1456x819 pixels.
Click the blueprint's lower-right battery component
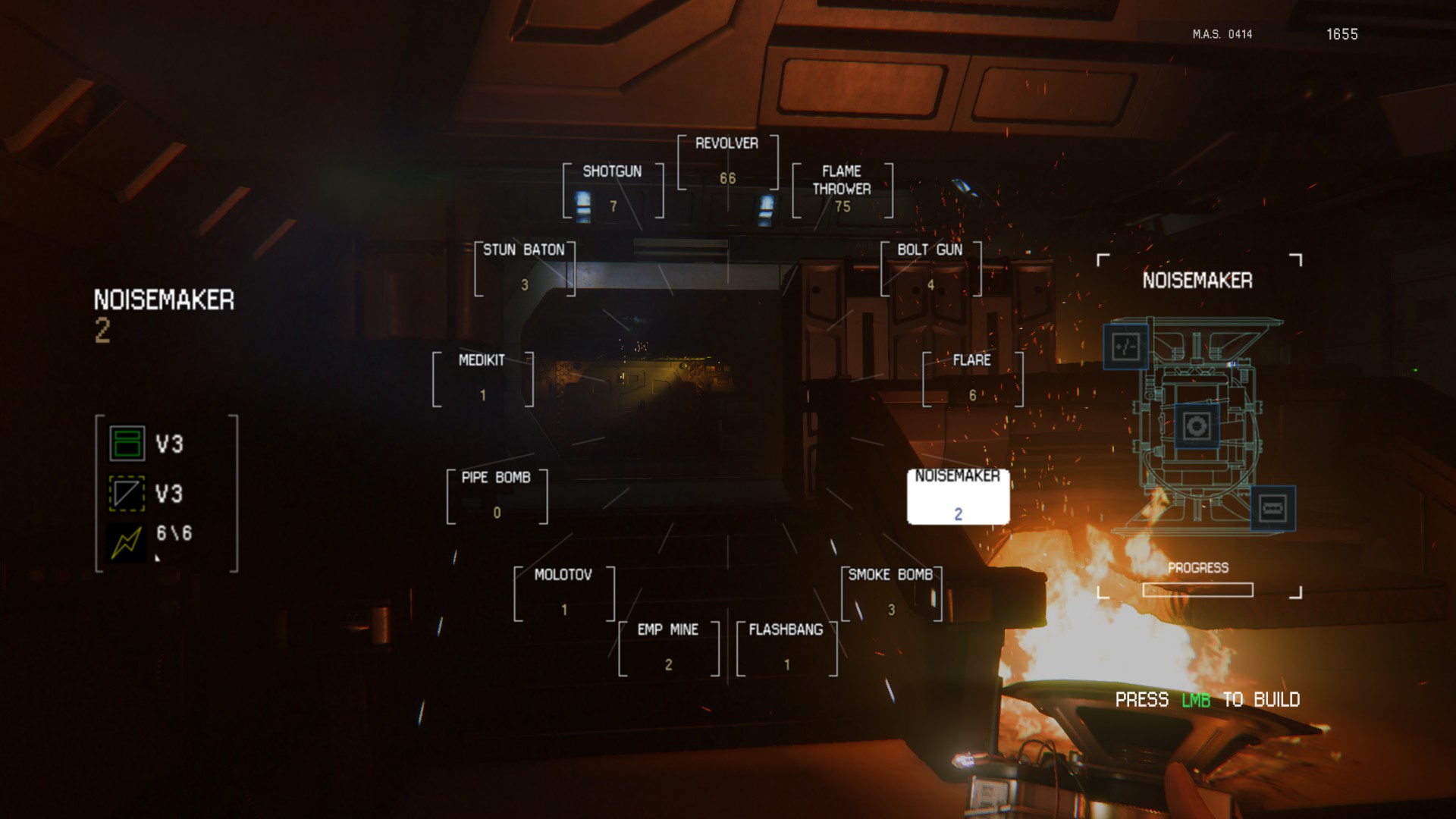click(x=1272, y=508)
